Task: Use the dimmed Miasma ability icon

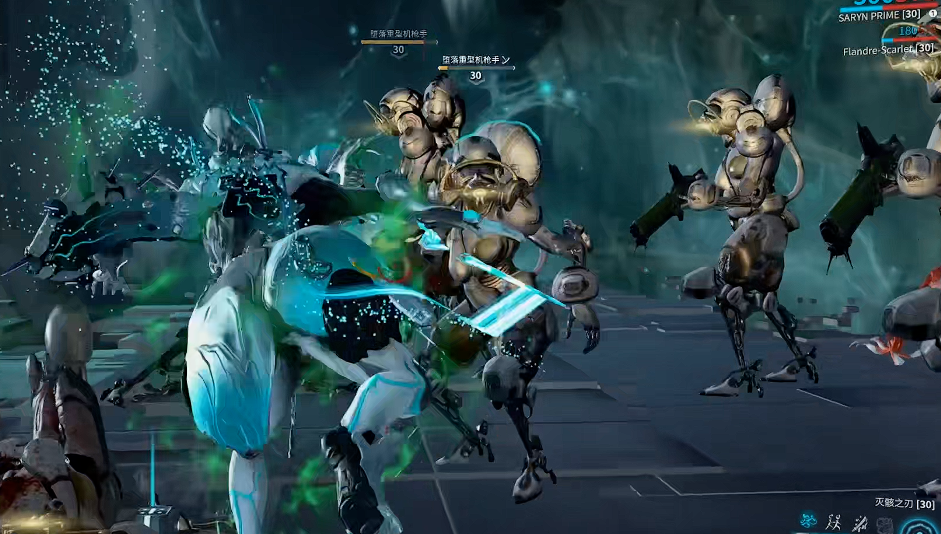Action: (x=885, y=524)
